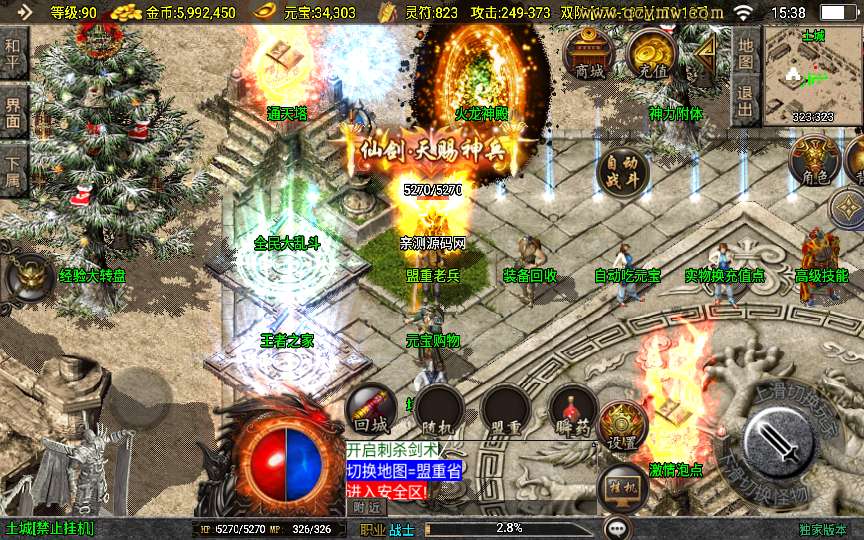Click the 土城 minimap
864x540 pixels.
812,75
